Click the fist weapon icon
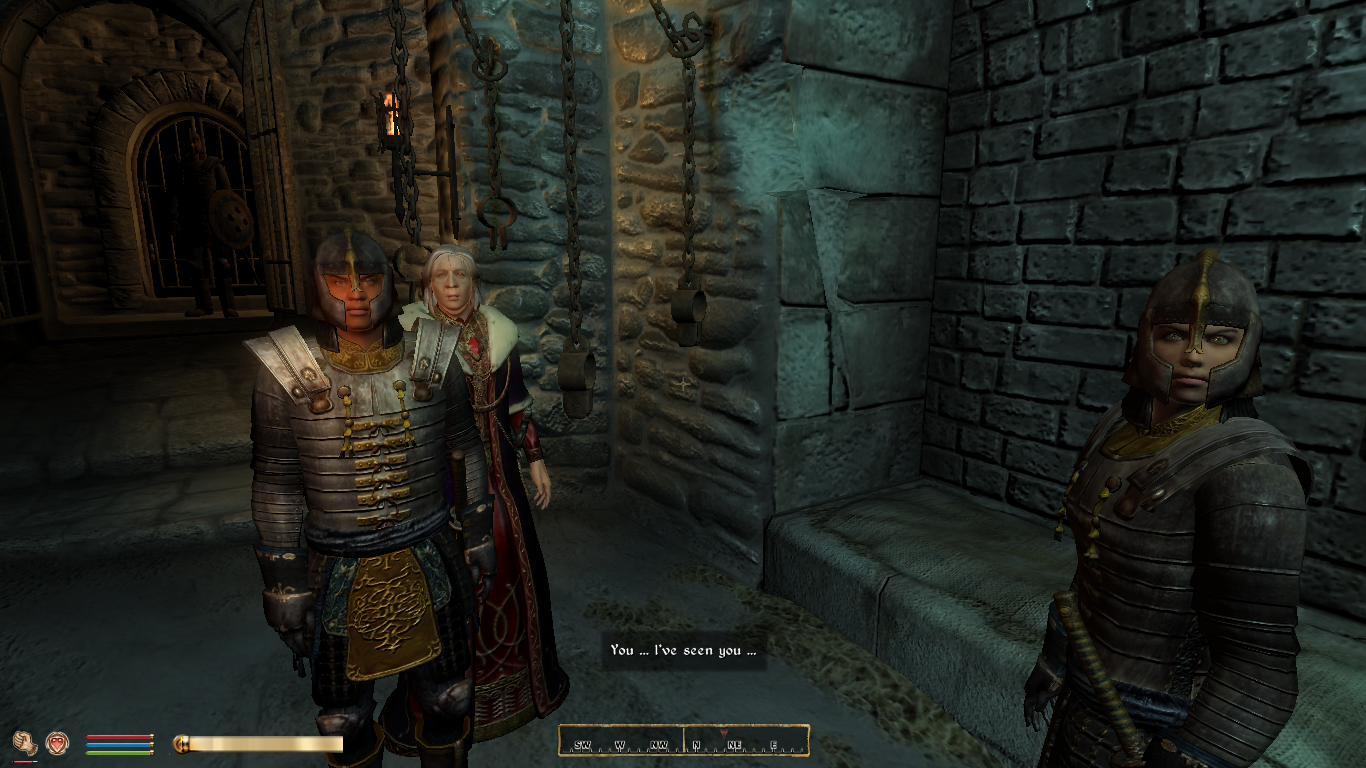The width and height of the screenshot is (1366, 768). (x=25, y=743)
